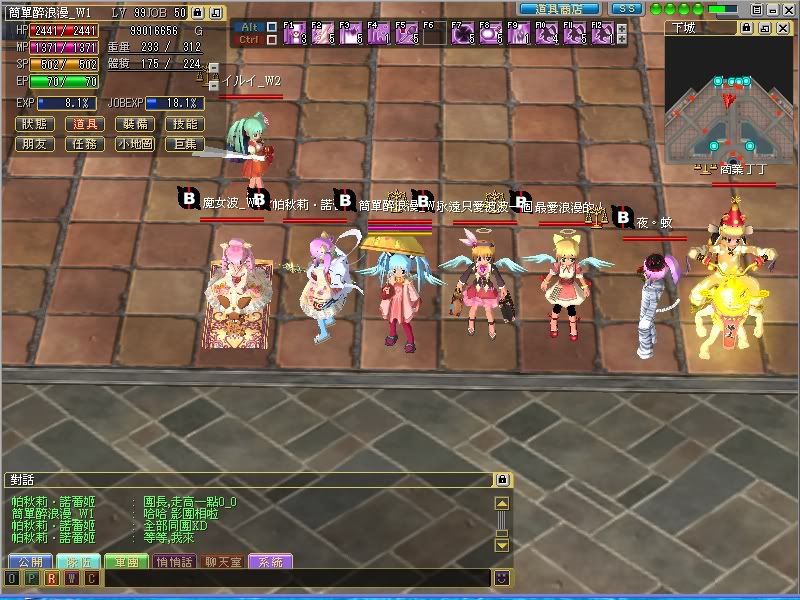Close the 下城 minimap panel
800x600 pixels.
[783, 27]
